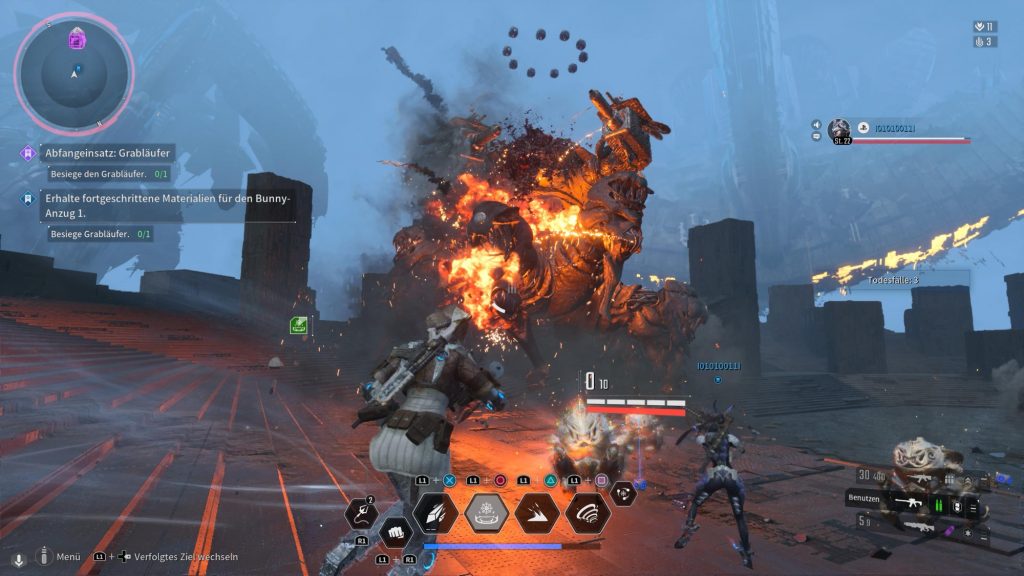Click teammate portrait with St. 22 badge
Viewport: 1024px width, 576px height.
click(x=839, y=129)
